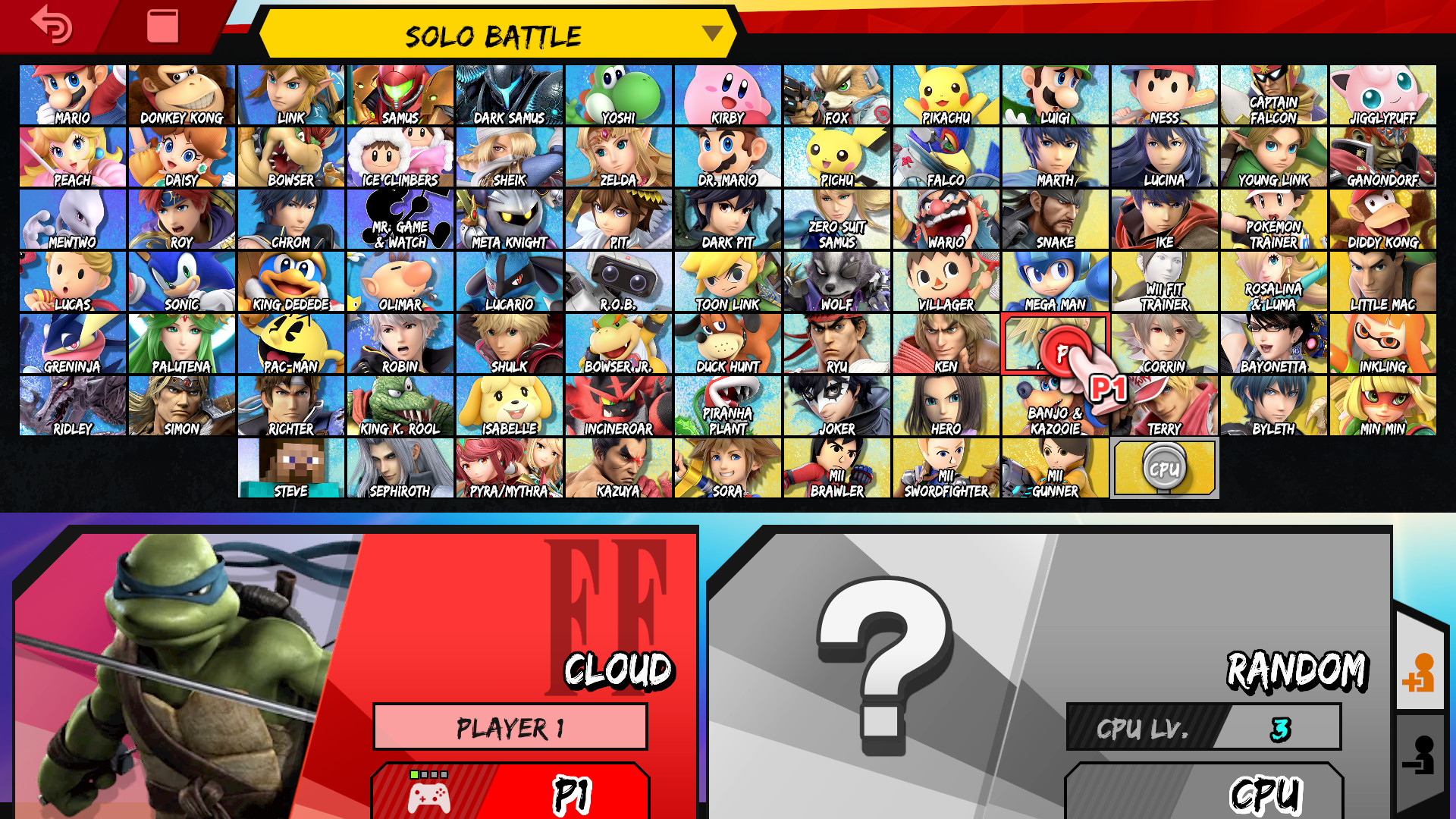This screenshot has width=1456, height=819.
Task: Click the CLOUD name on the red panel
Action: point(620,670)
